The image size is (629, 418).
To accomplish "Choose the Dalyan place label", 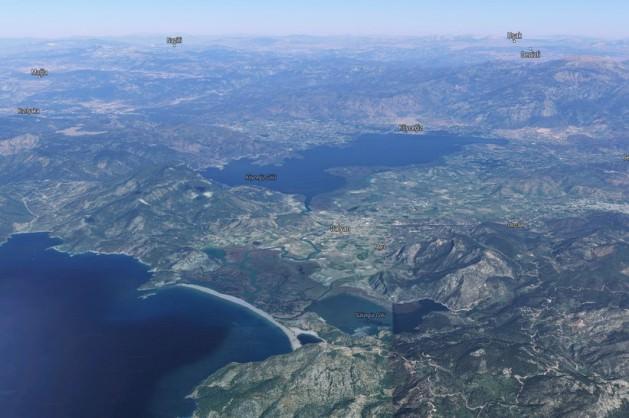I will tap(340, 228).
